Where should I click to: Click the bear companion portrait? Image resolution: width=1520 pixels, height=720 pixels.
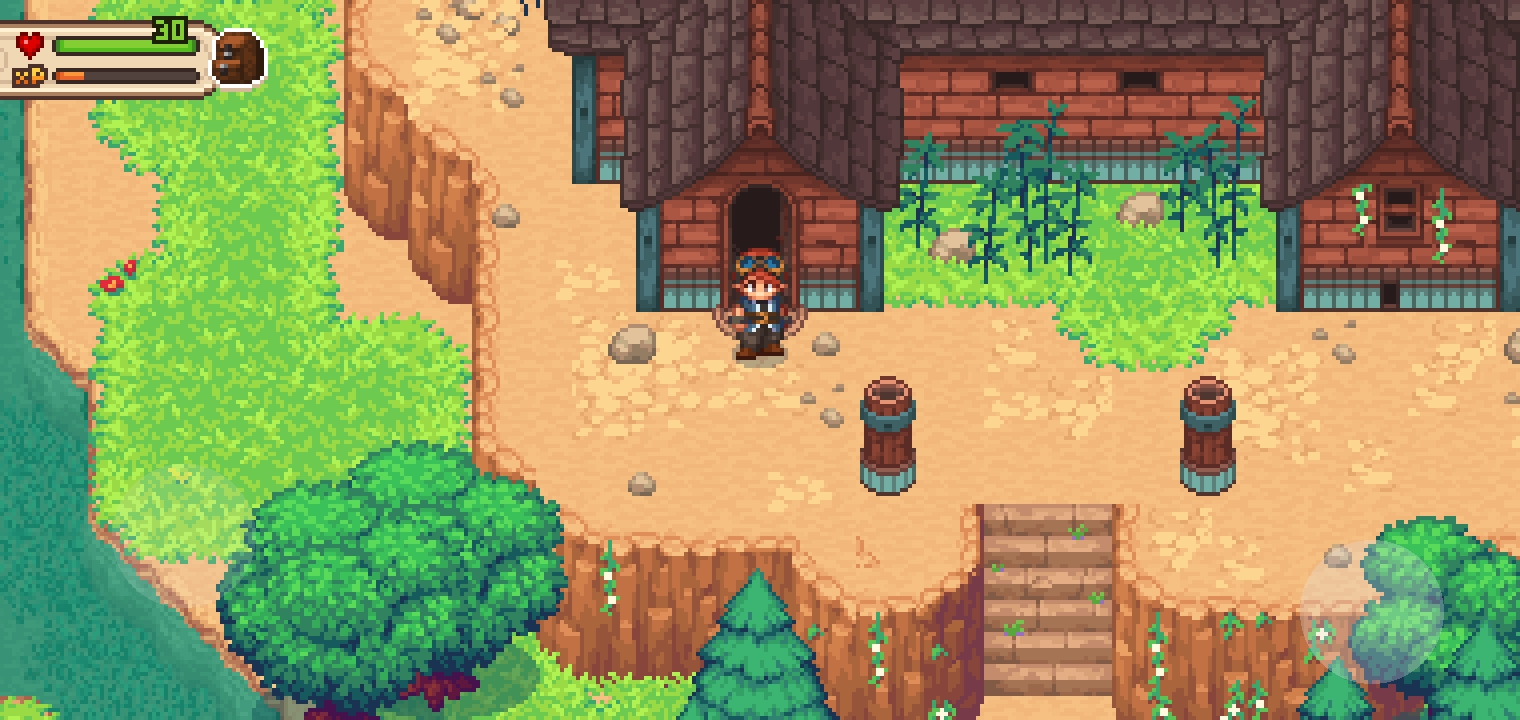(x=239, y=56)
